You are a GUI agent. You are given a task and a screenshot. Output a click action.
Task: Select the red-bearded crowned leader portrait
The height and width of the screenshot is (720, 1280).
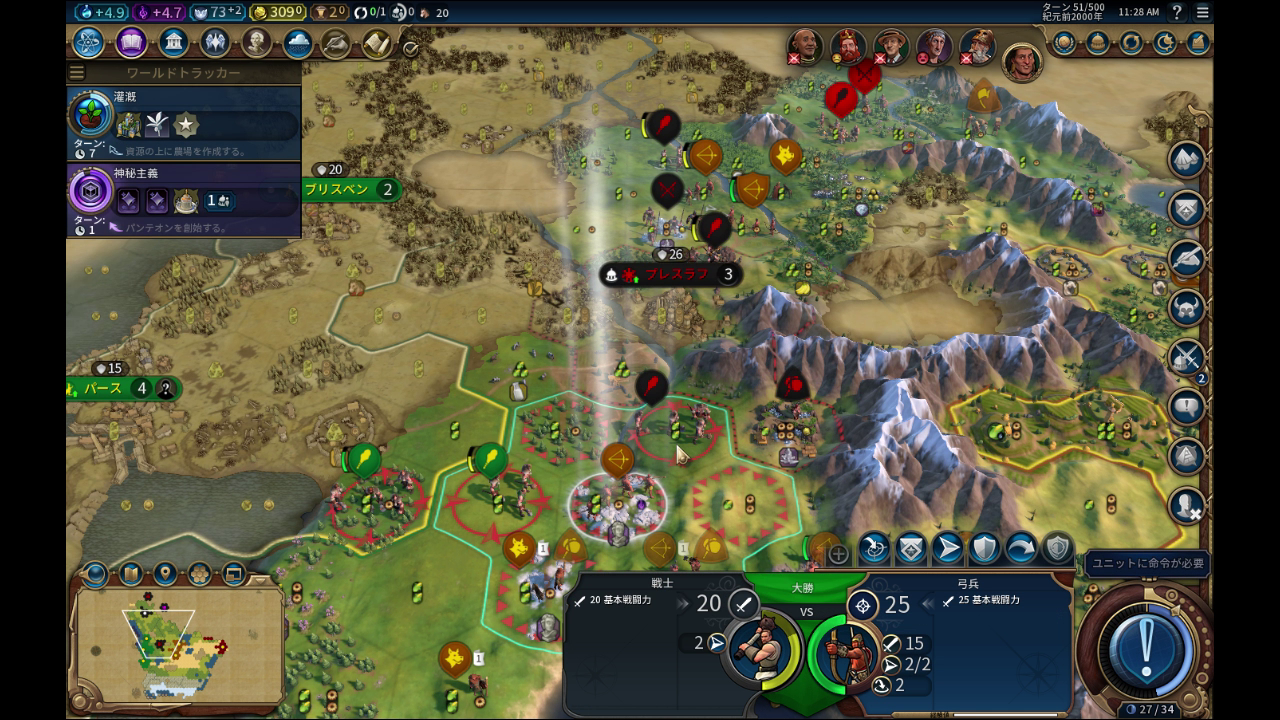(x=848, y=46)
